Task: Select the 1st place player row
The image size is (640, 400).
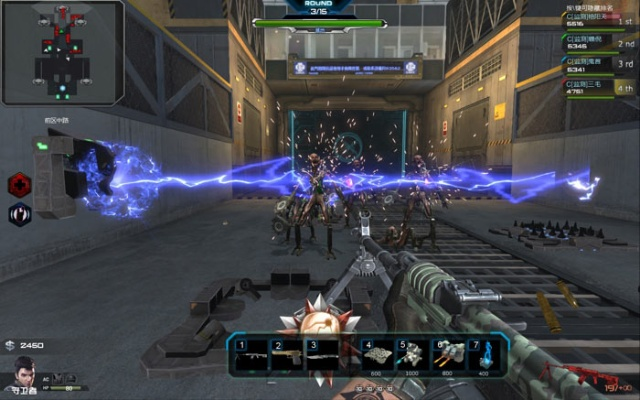Action: [600, 20]
